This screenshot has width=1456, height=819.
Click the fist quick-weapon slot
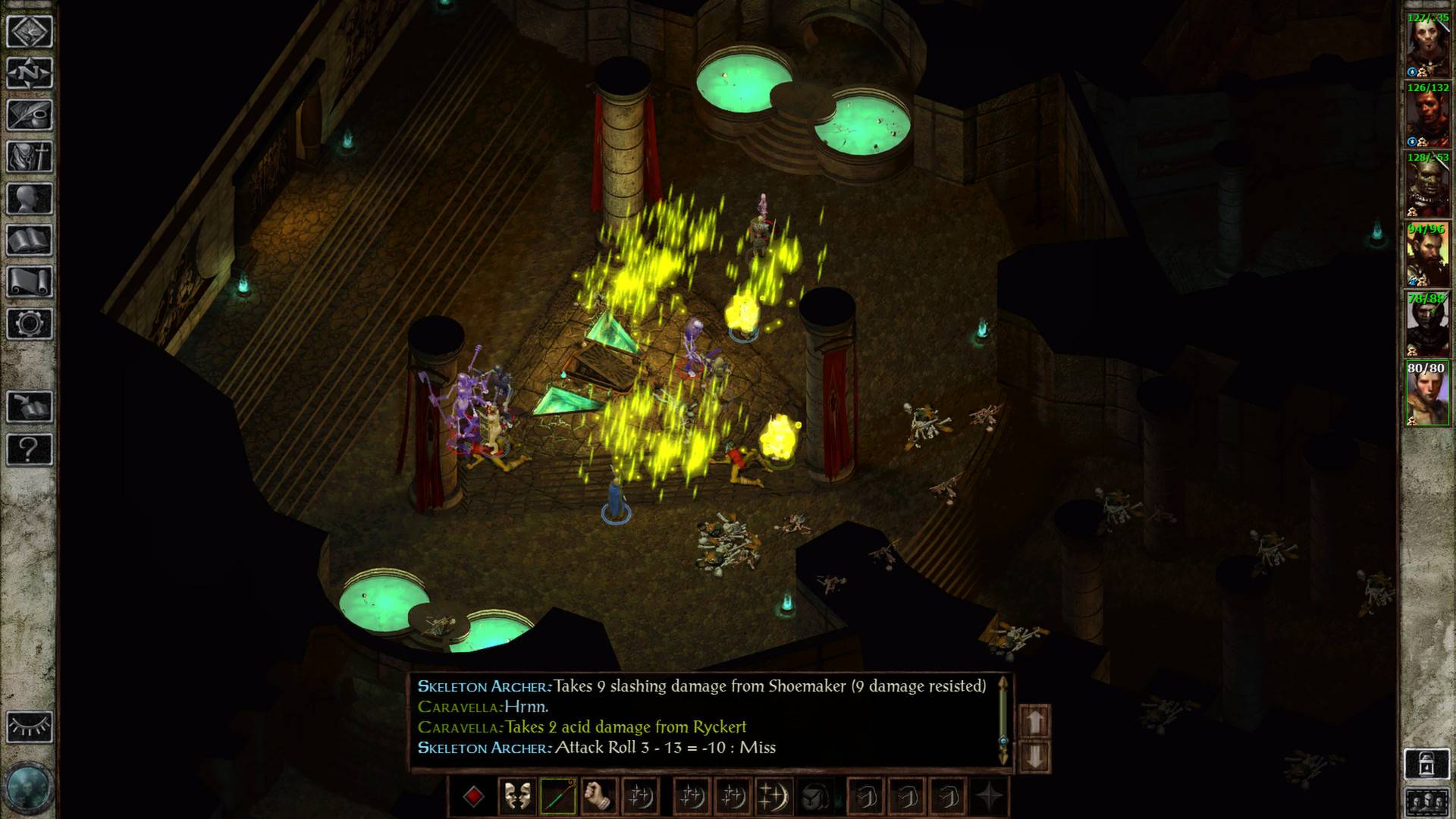coord(598,796)
